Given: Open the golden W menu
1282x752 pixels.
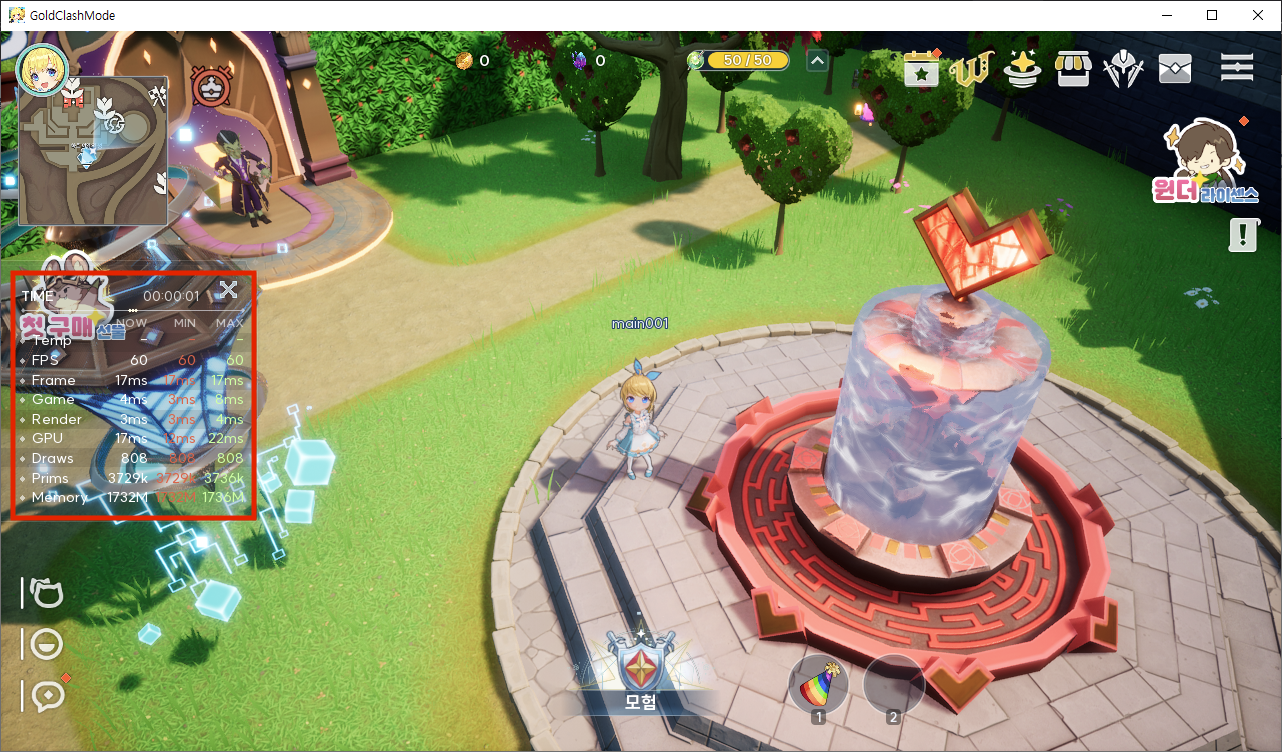Looking at the screenshot, I should pos(970,69).
